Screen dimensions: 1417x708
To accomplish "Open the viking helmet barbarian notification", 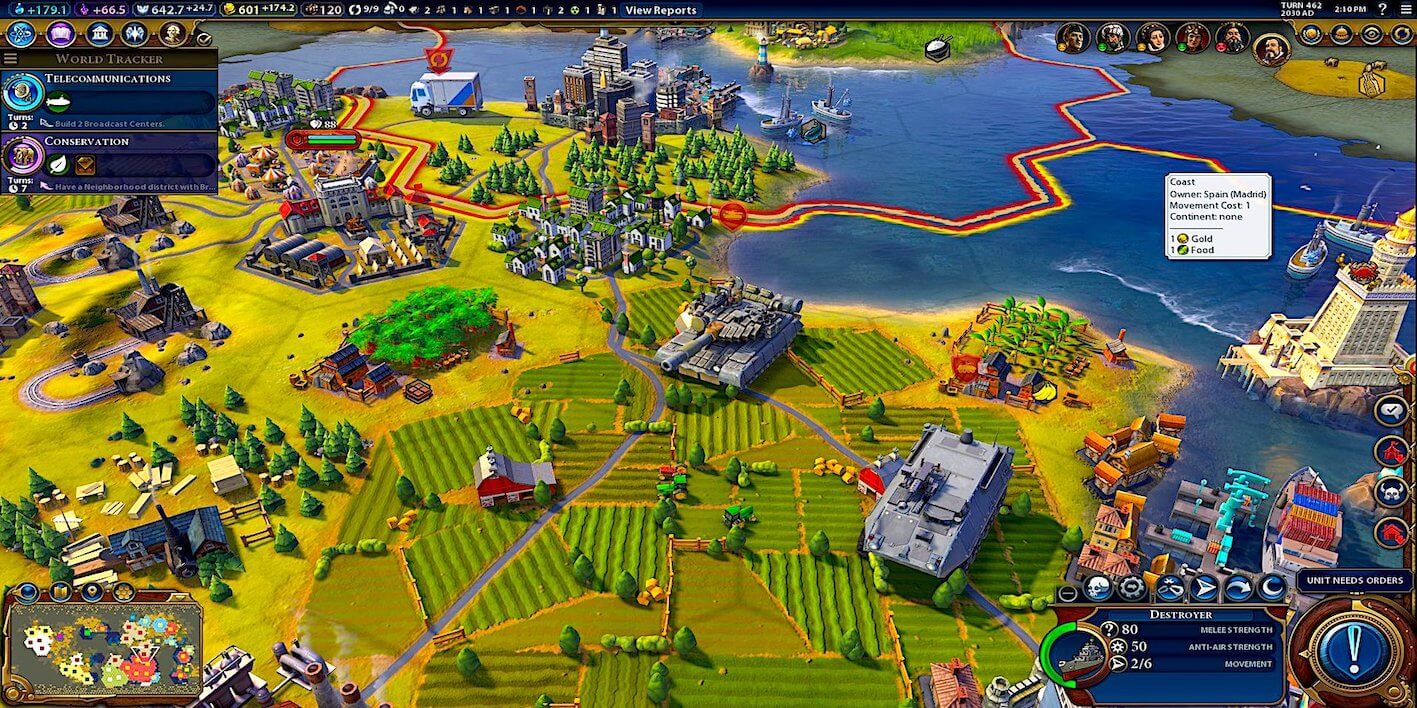I will [x=1391, y=491].
